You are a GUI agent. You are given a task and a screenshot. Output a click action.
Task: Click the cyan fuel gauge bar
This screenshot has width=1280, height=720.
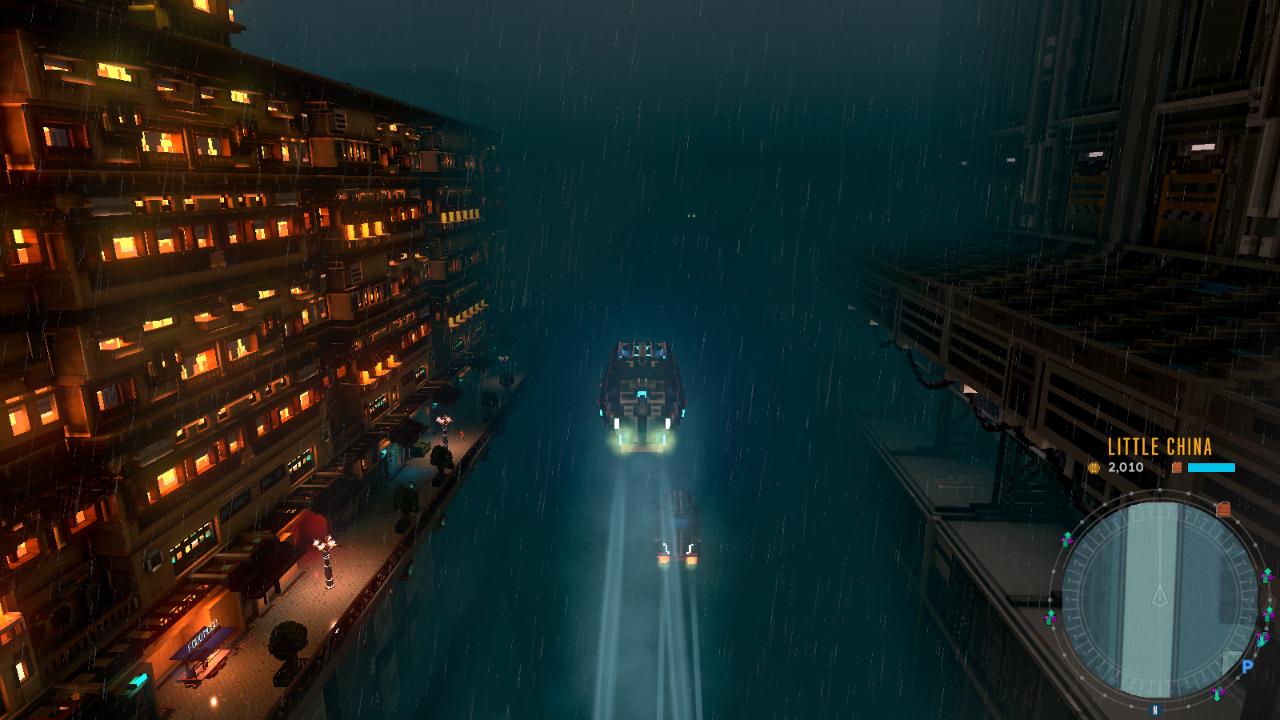pos(1211,468)
